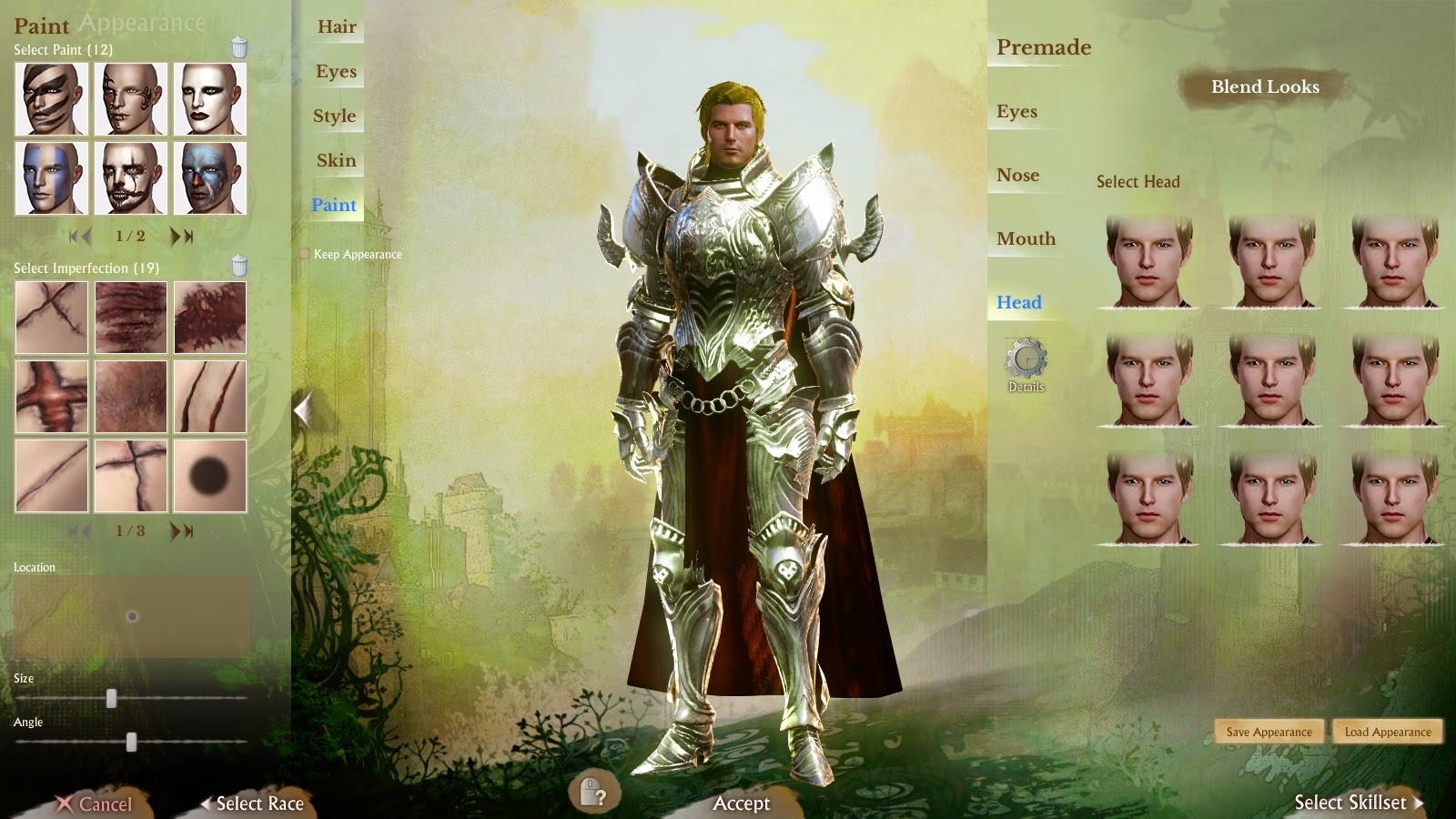Select the white pale face paint
This screenshot has width=1456, height=819.
(209, 99)
